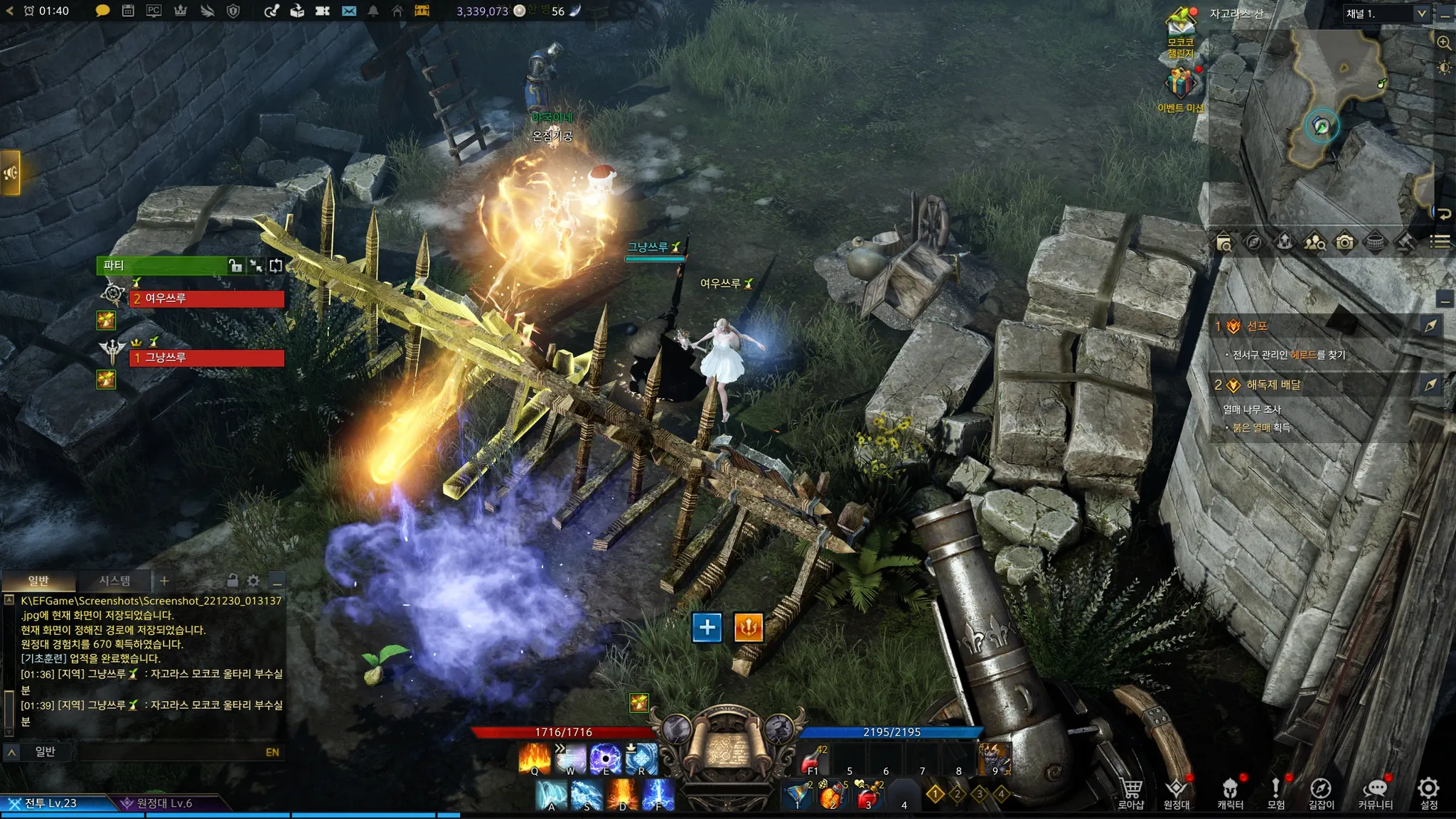Open the 모험 adventure menu
The width and height of the screenshot is (1456, 819).
click(x=1276, y=791)
